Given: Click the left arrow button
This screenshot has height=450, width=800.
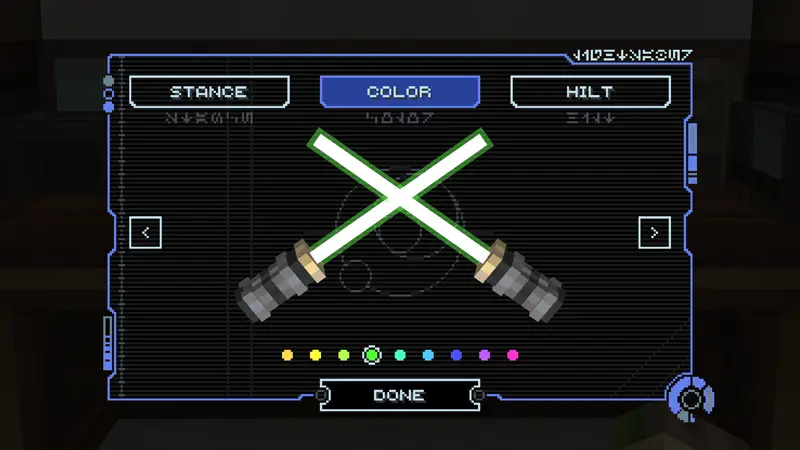Looking at the screenshot, I should click(146, 233).
